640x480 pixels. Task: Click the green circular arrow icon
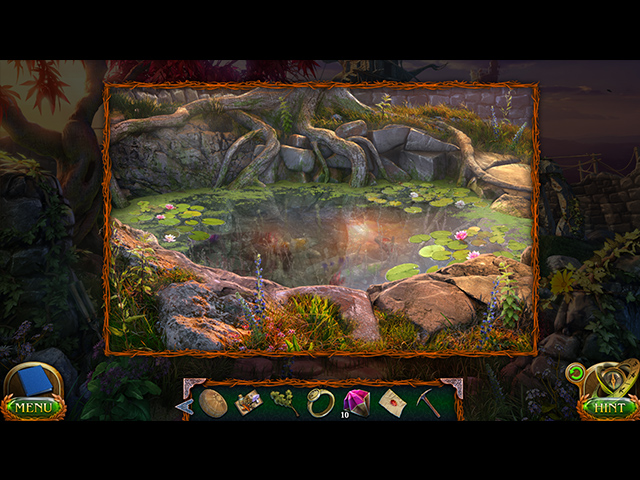click(575, 374)
